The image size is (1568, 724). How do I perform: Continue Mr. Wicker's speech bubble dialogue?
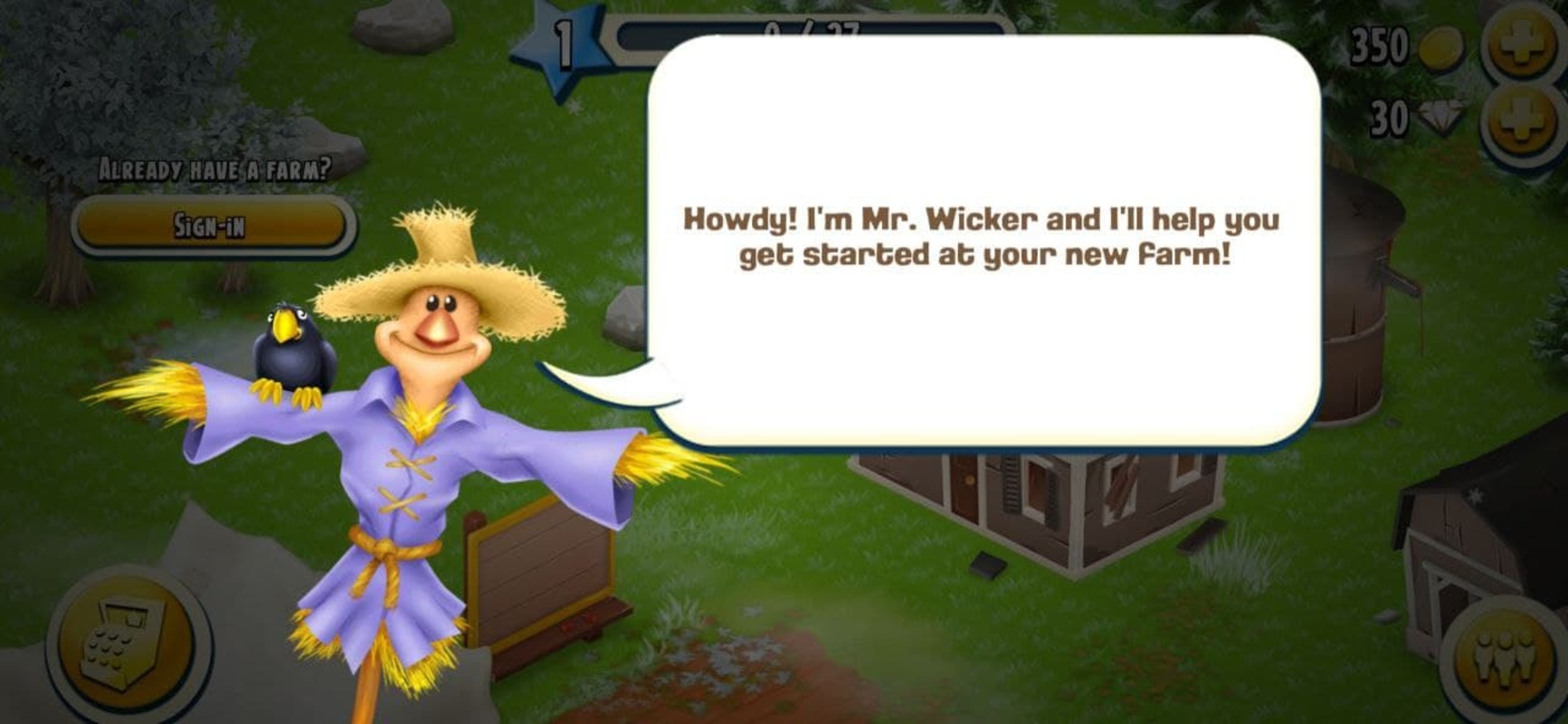coord(983,240)
